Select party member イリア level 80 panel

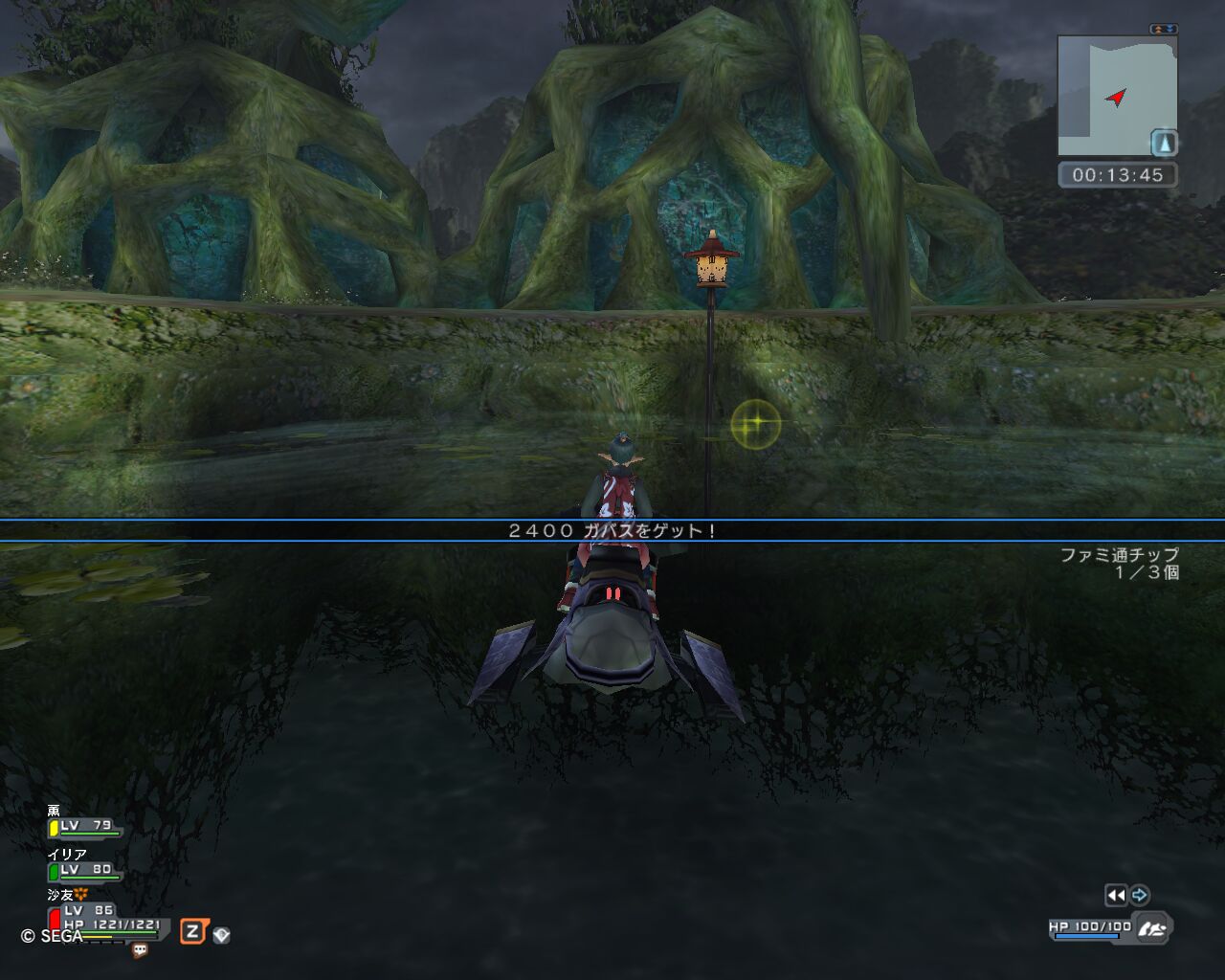coord(84,869)
